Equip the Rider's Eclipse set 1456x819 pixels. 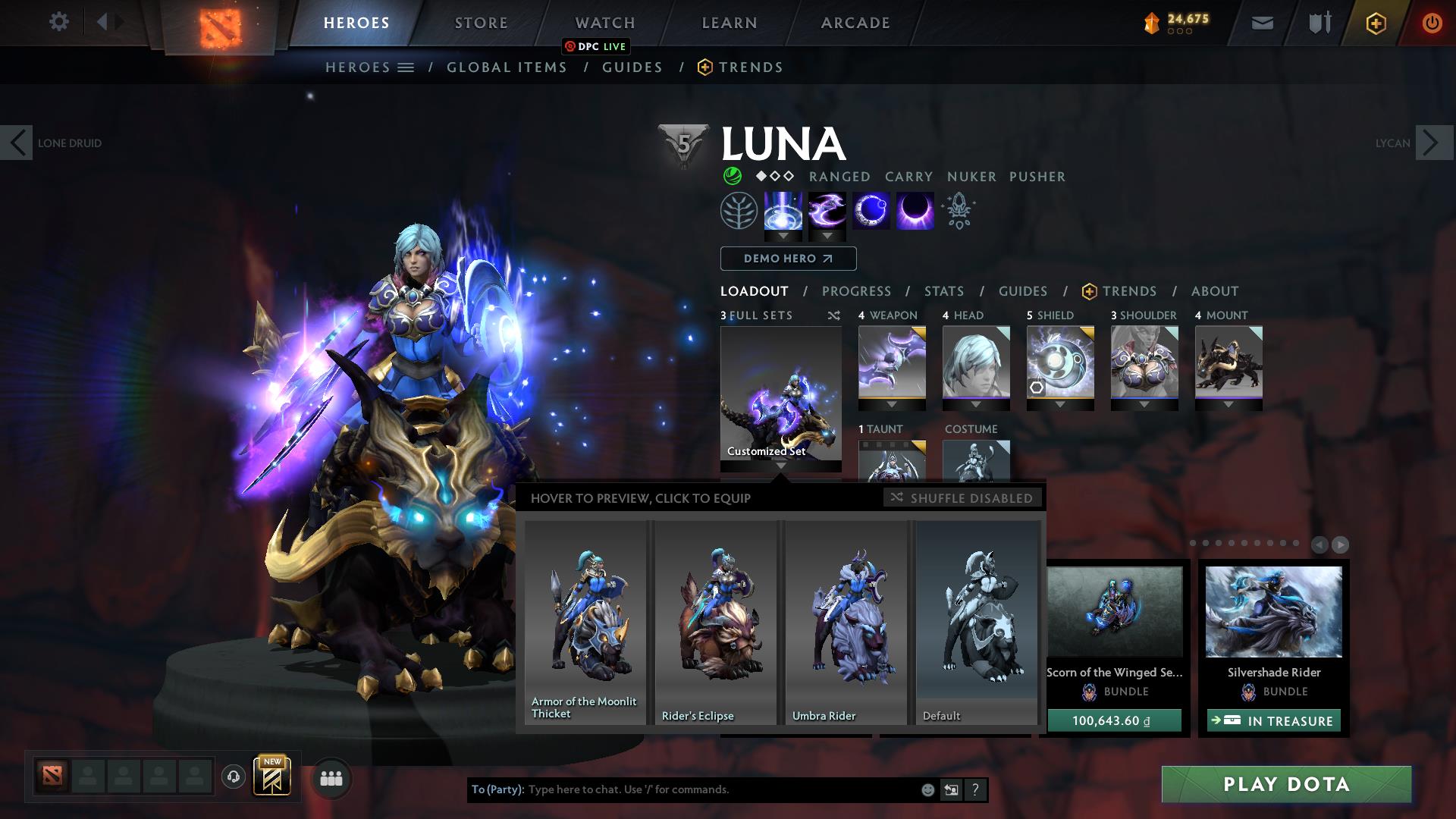pos(715,622)
